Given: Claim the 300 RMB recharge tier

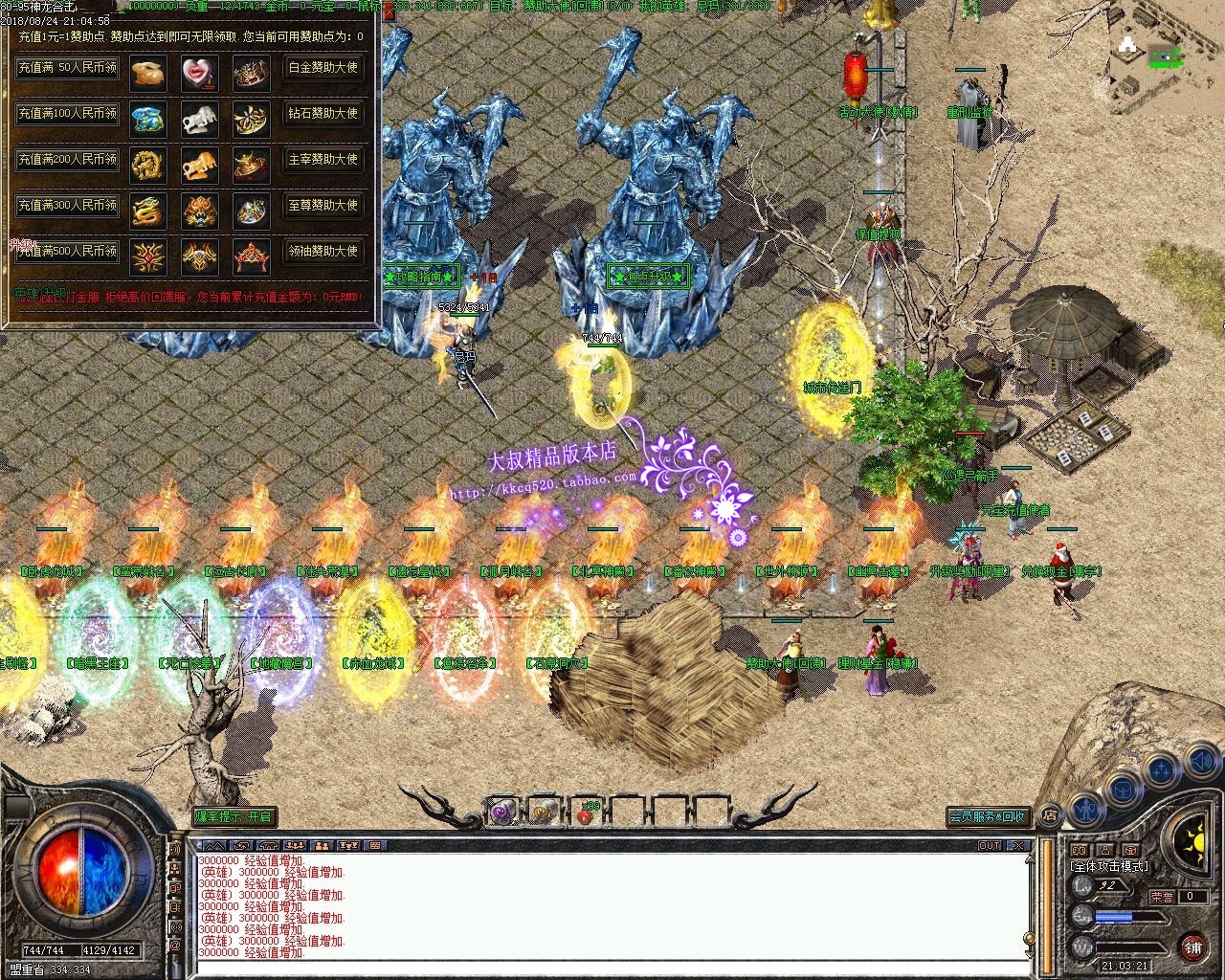Looking at the screenshot, I should 67,205.
